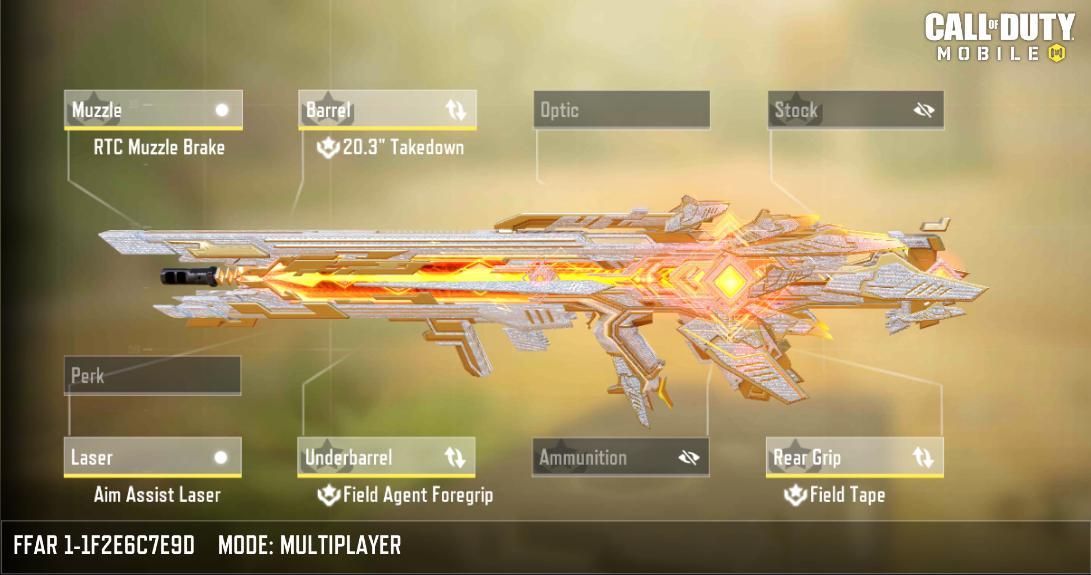Click the swap arrows on the Underbarrel slot

tap(455, 458)
